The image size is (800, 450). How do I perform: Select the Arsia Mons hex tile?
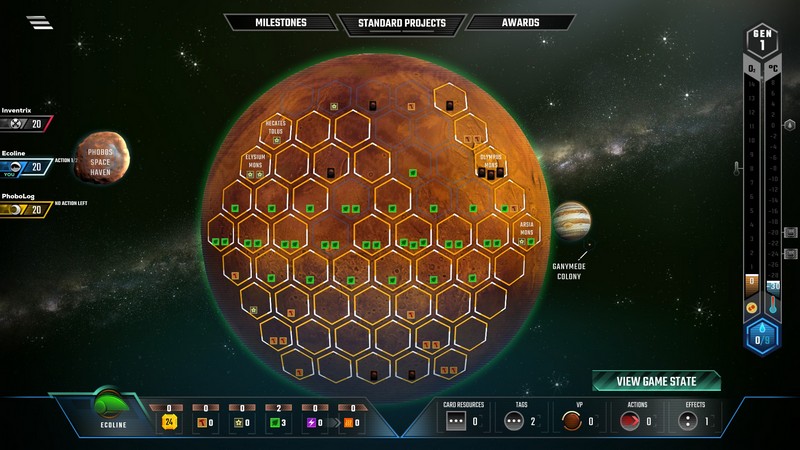click(x=526, y=233)
